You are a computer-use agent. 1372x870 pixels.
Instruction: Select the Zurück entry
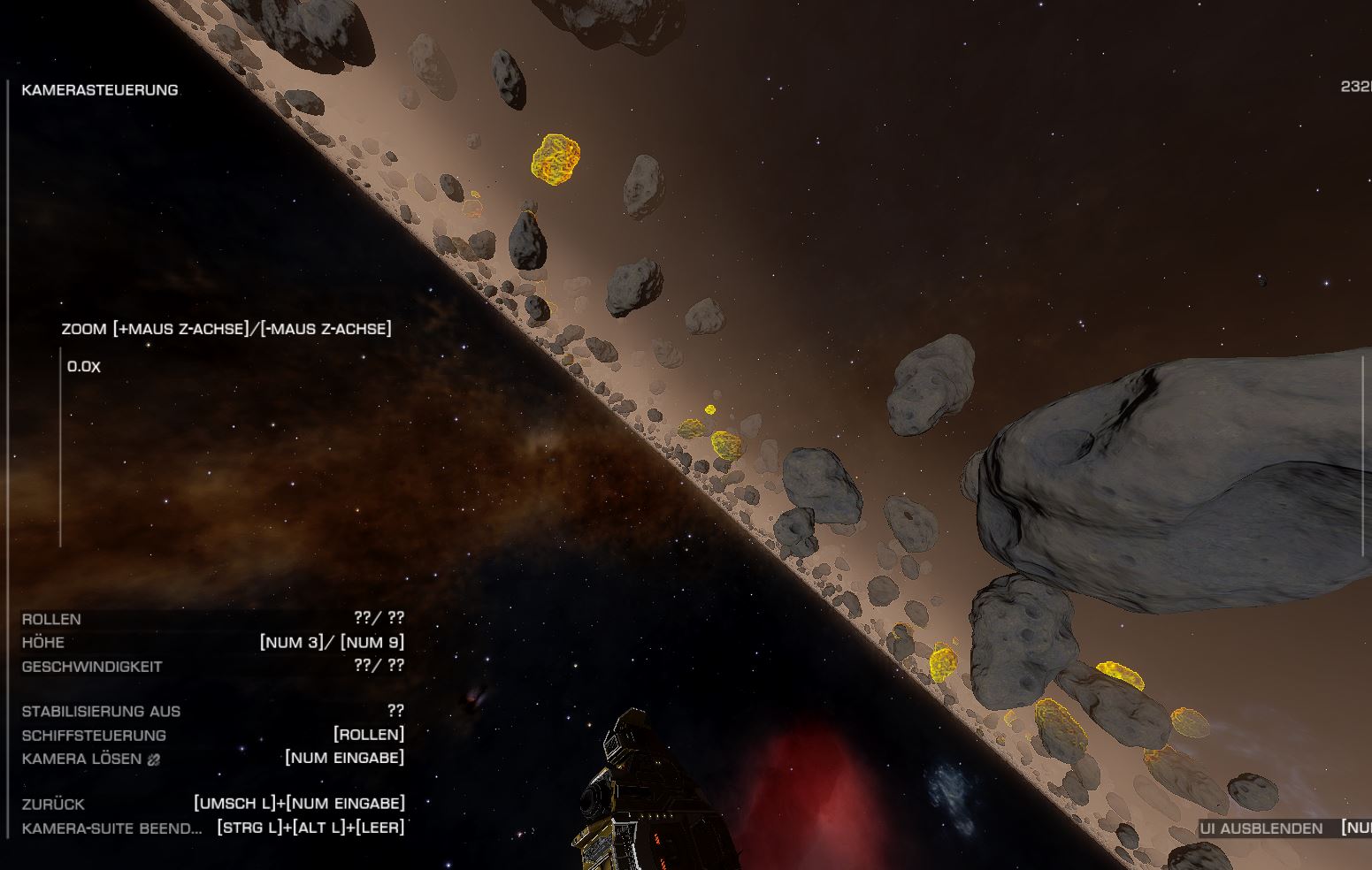coord(54,804)
